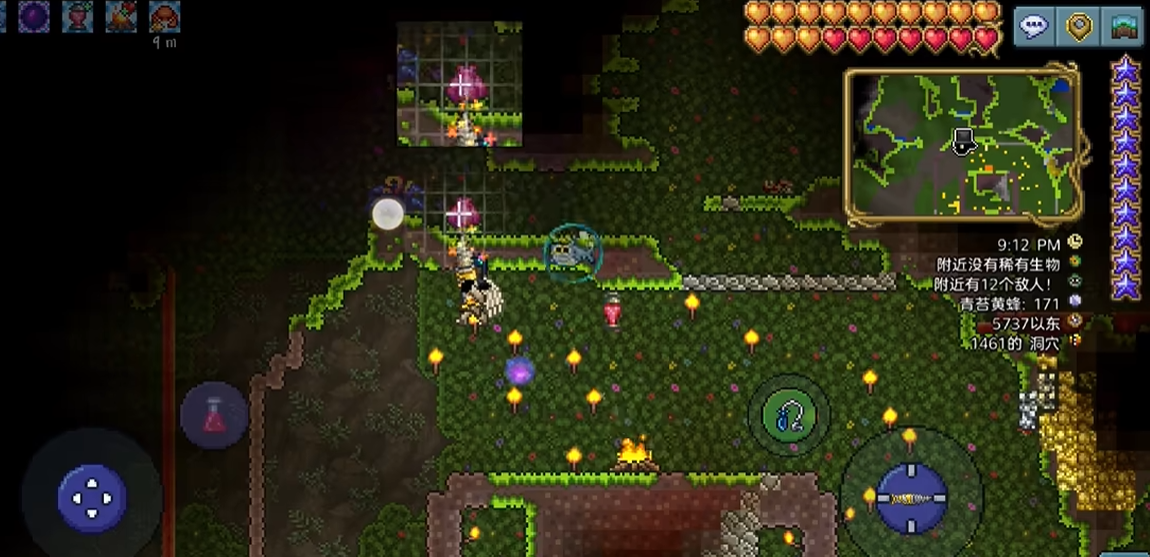Image resolution: width=1150 pixels, height=557 pixels.
Task: Tap the gold map pin button
Action: point(1079,27)
